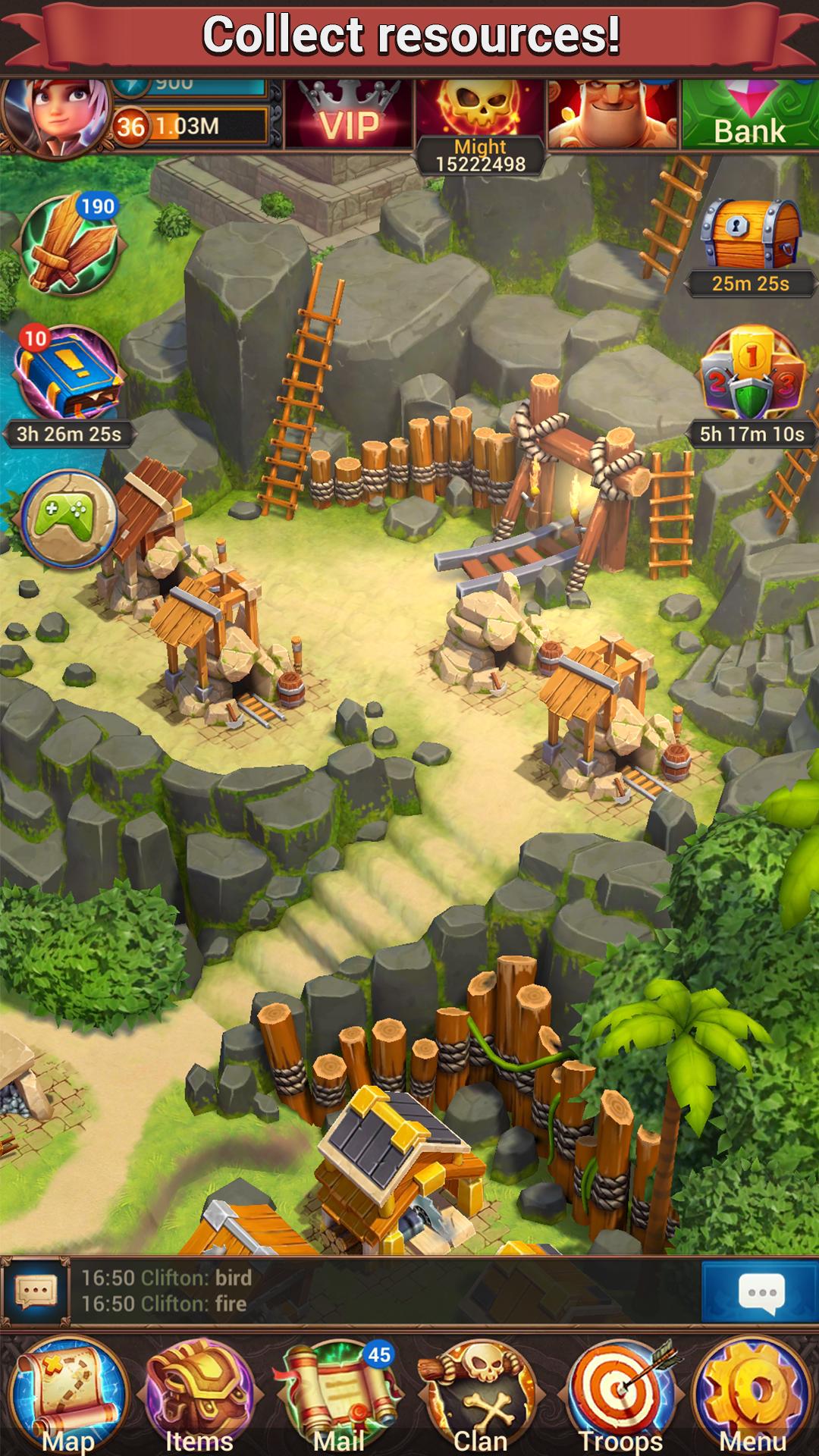Open the Bank gem shop
819x1456 pixels.
749,115
